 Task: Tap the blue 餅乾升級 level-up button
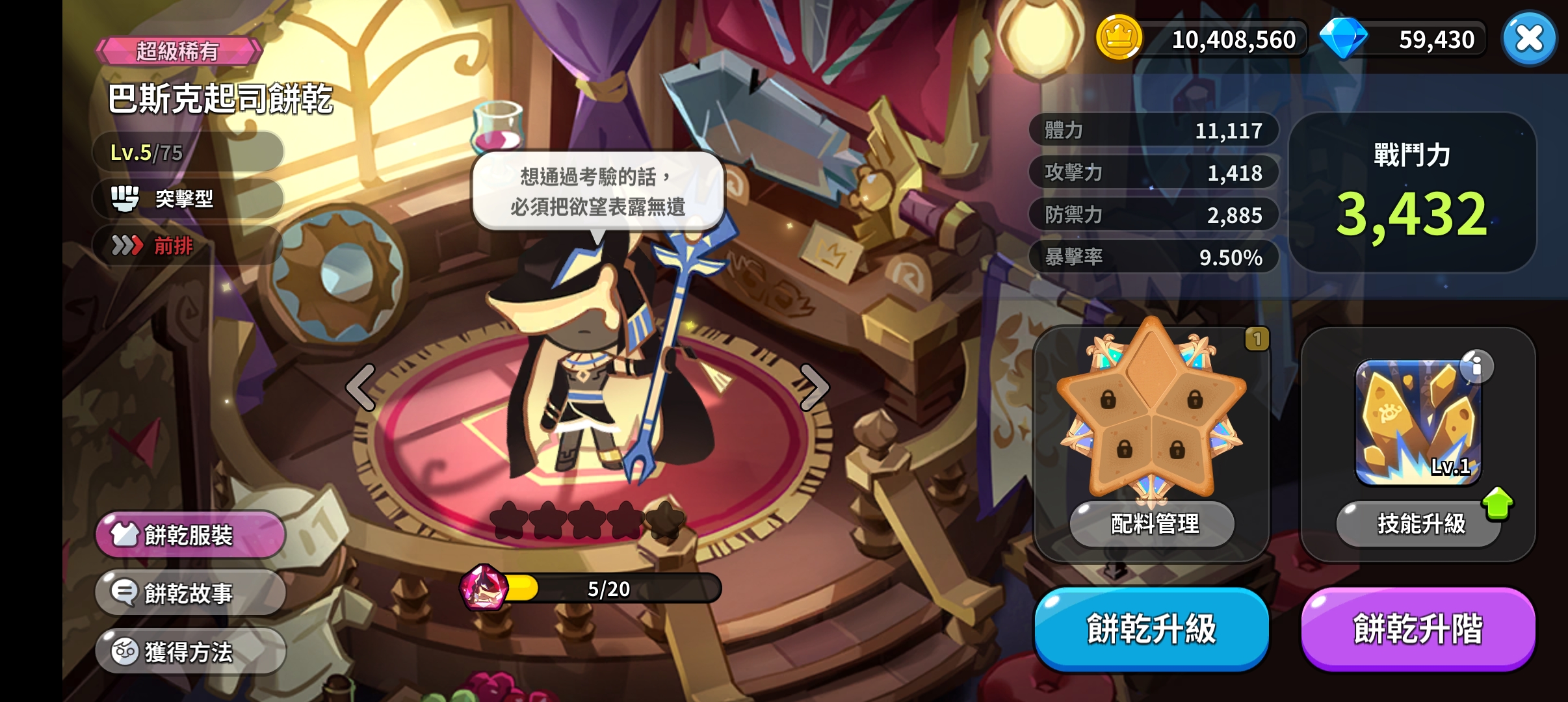[1151, 629]
